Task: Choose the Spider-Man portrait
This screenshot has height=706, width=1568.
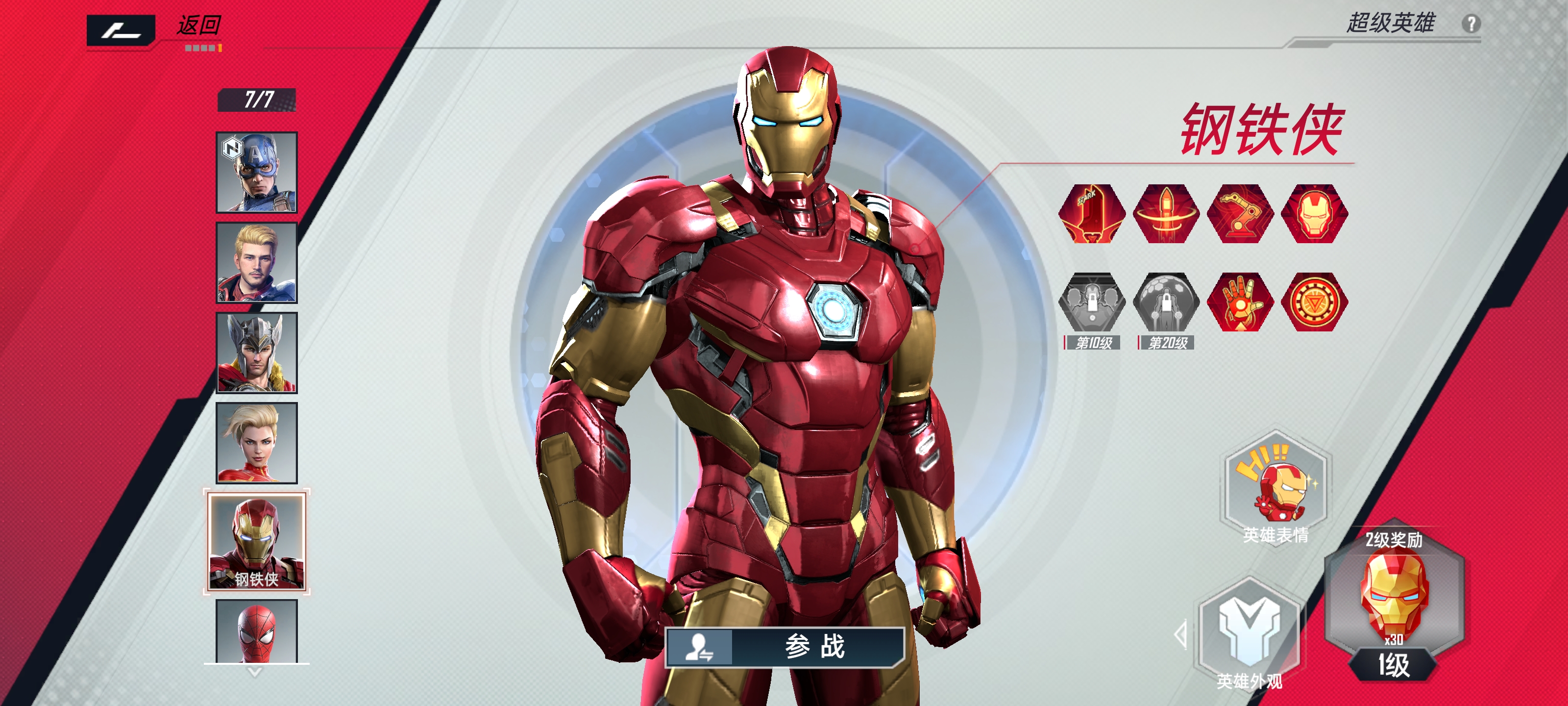Action: pos(257,631)
